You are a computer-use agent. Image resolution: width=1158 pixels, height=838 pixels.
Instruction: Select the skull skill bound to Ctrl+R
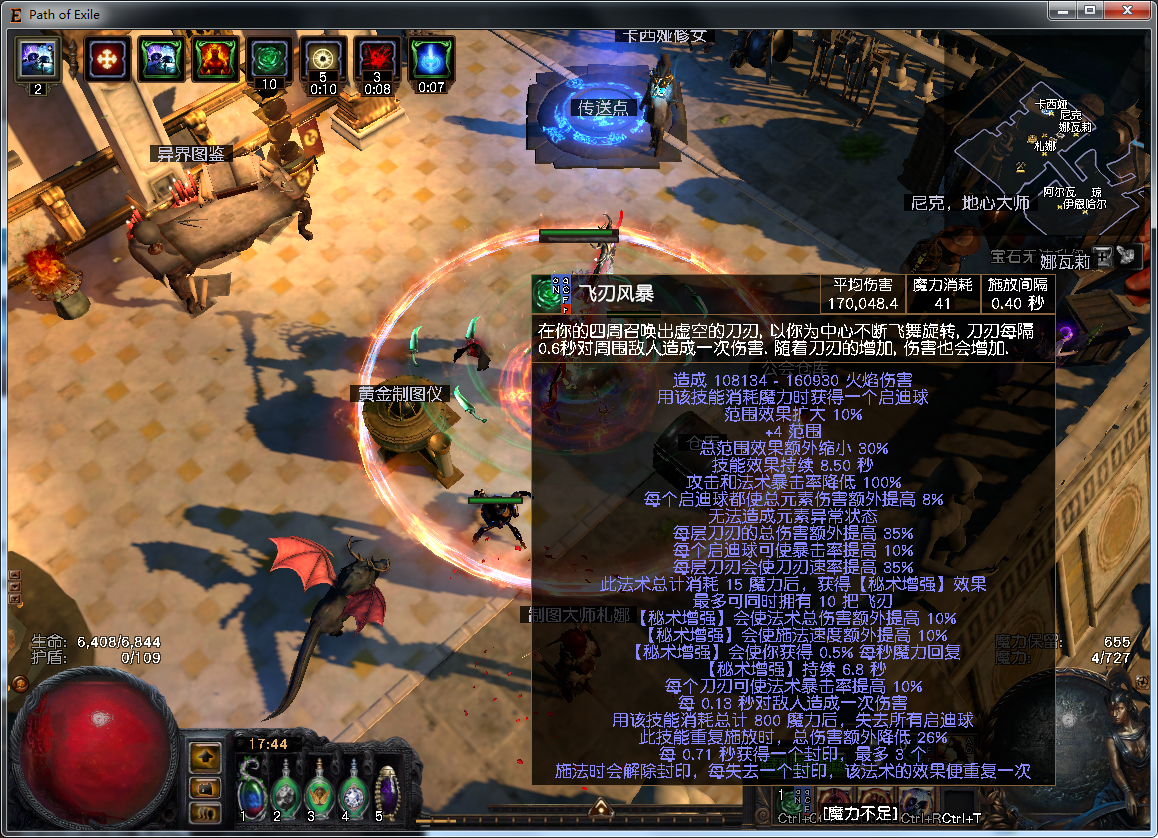[916, 801]
